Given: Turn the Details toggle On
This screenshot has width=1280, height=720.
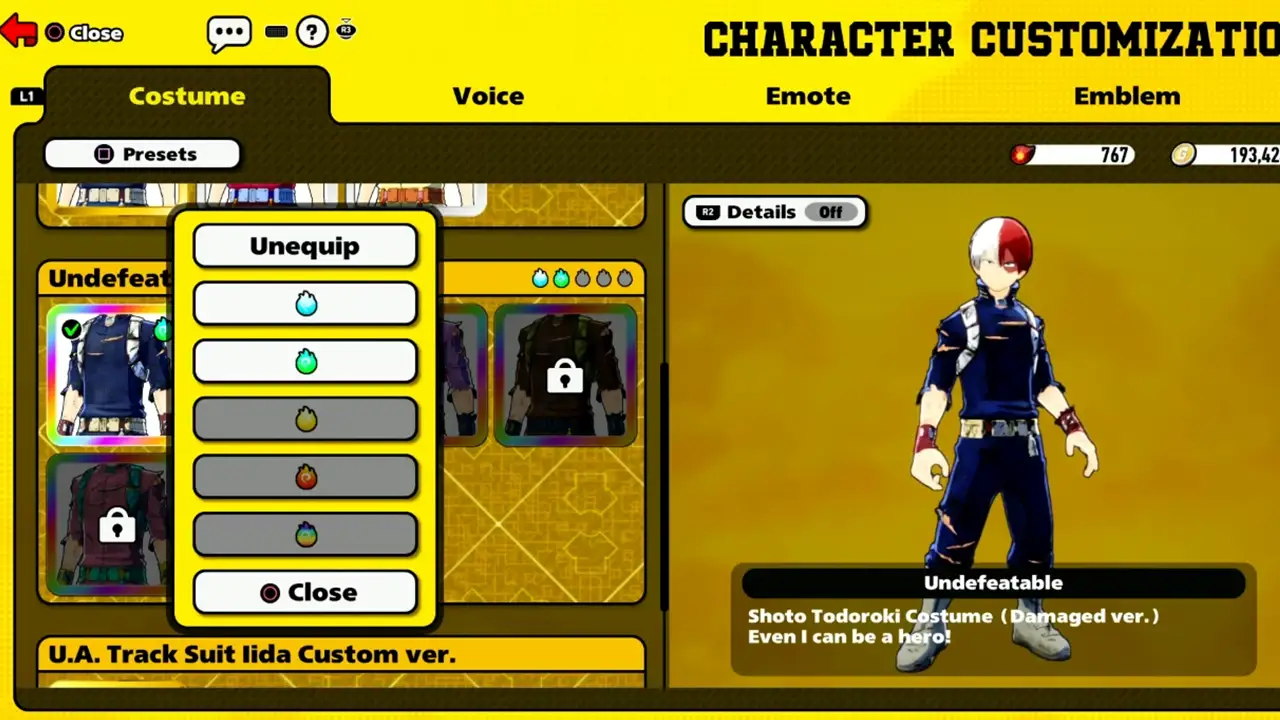Looking at the screenshot, I should (x=830, y=212).
